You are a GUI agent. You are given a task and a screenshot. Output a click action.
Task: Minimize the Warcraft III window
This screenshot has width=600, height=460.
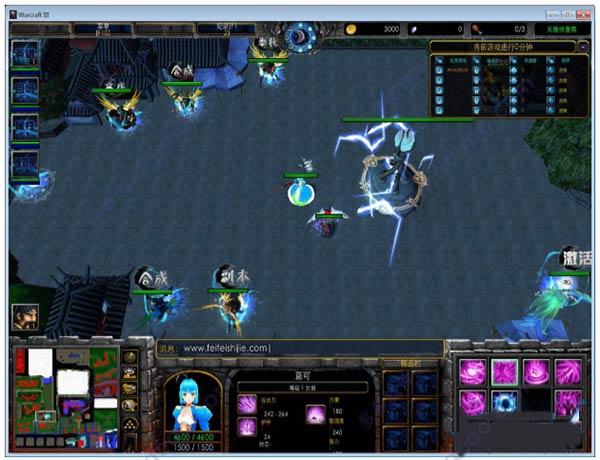(551, 14)
